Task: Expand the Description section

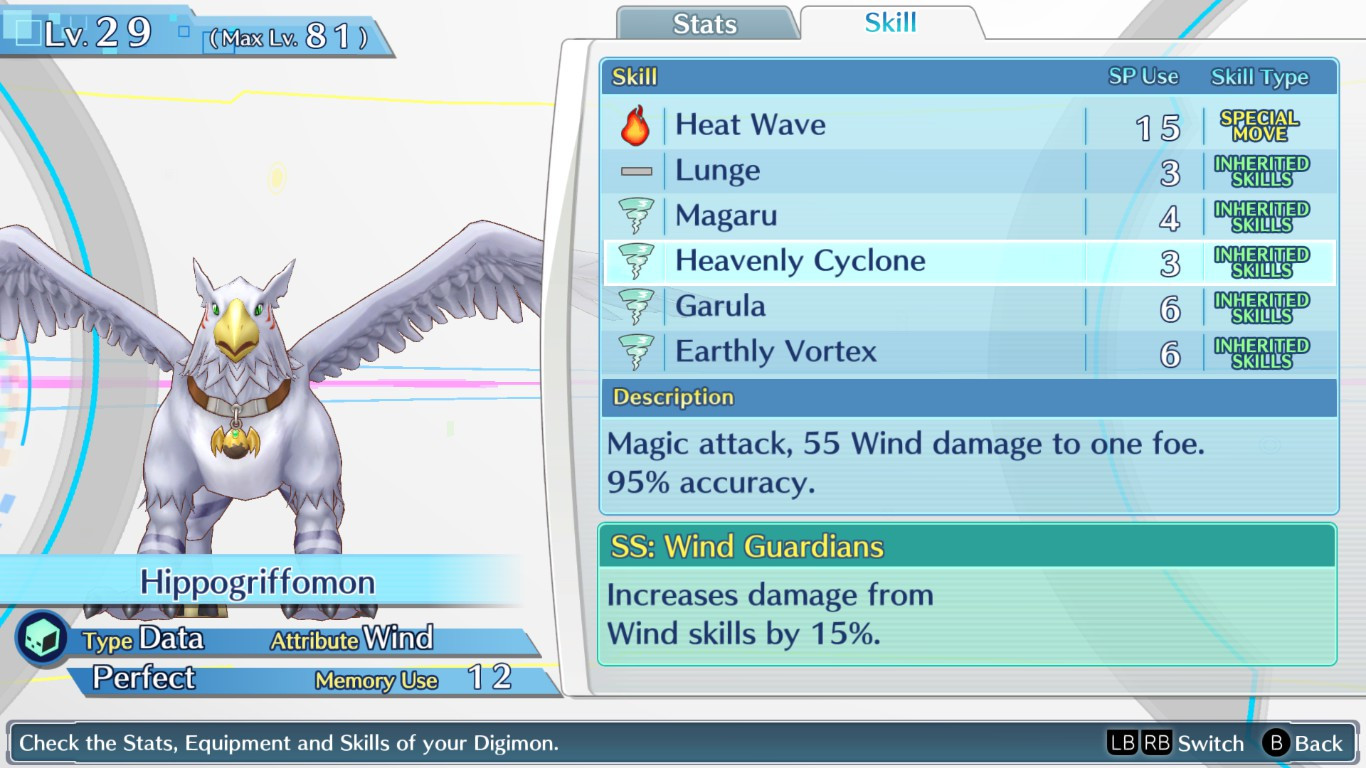Action: (x=671, y=397)
